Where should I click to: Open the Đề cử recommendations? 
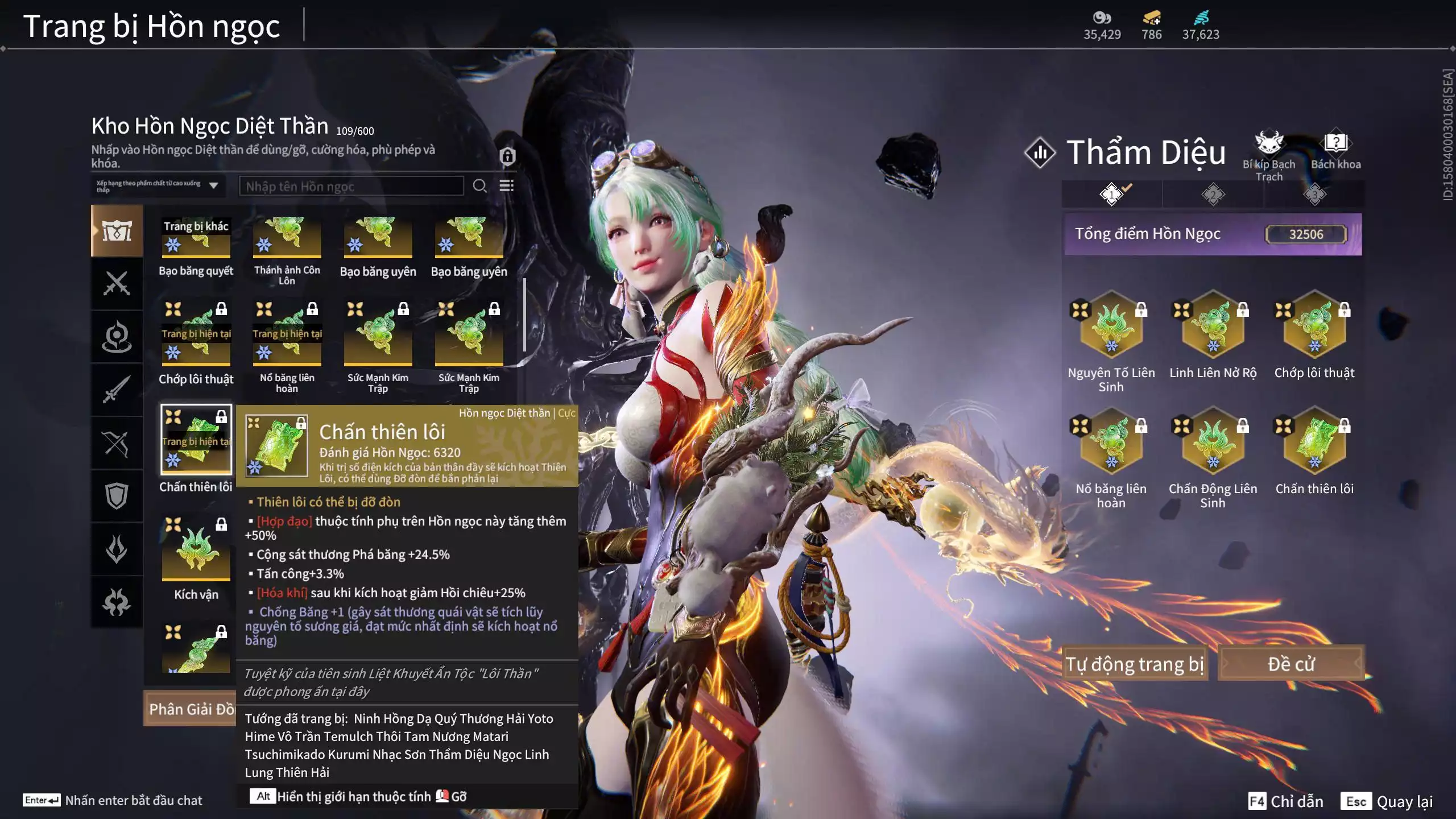1290,664
